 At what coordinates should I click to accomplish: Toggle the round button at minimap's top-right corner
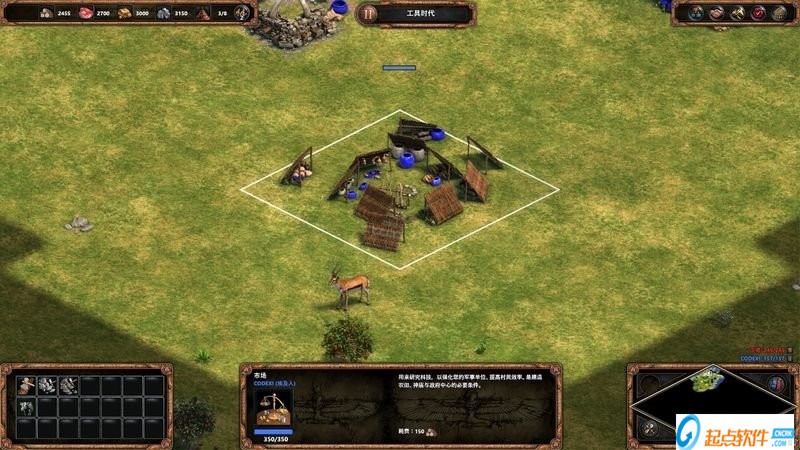[775, 383]
